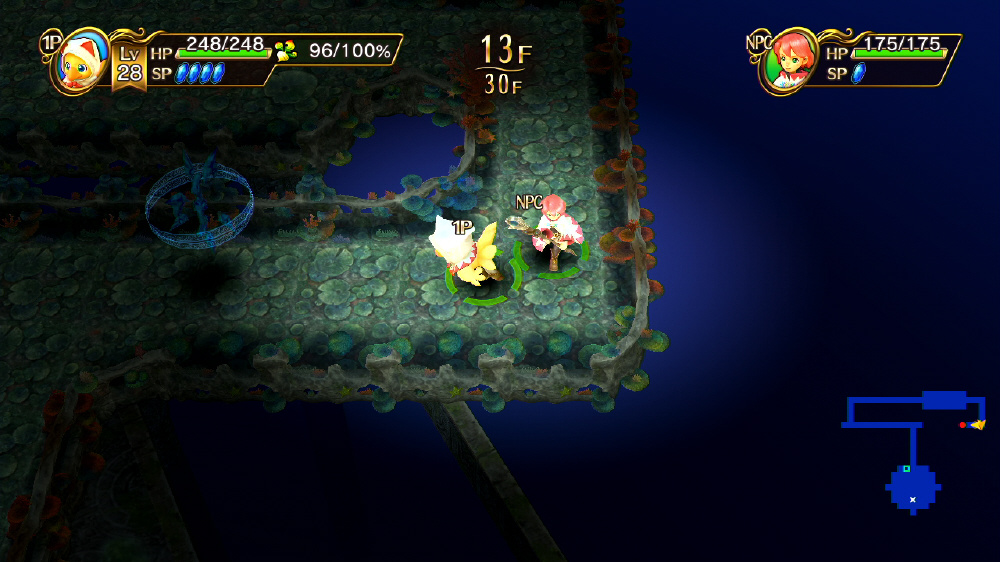Screen dimensions: 1000x562
Task: Open the dungeon minimap
Action: click(x=913, y=449)
